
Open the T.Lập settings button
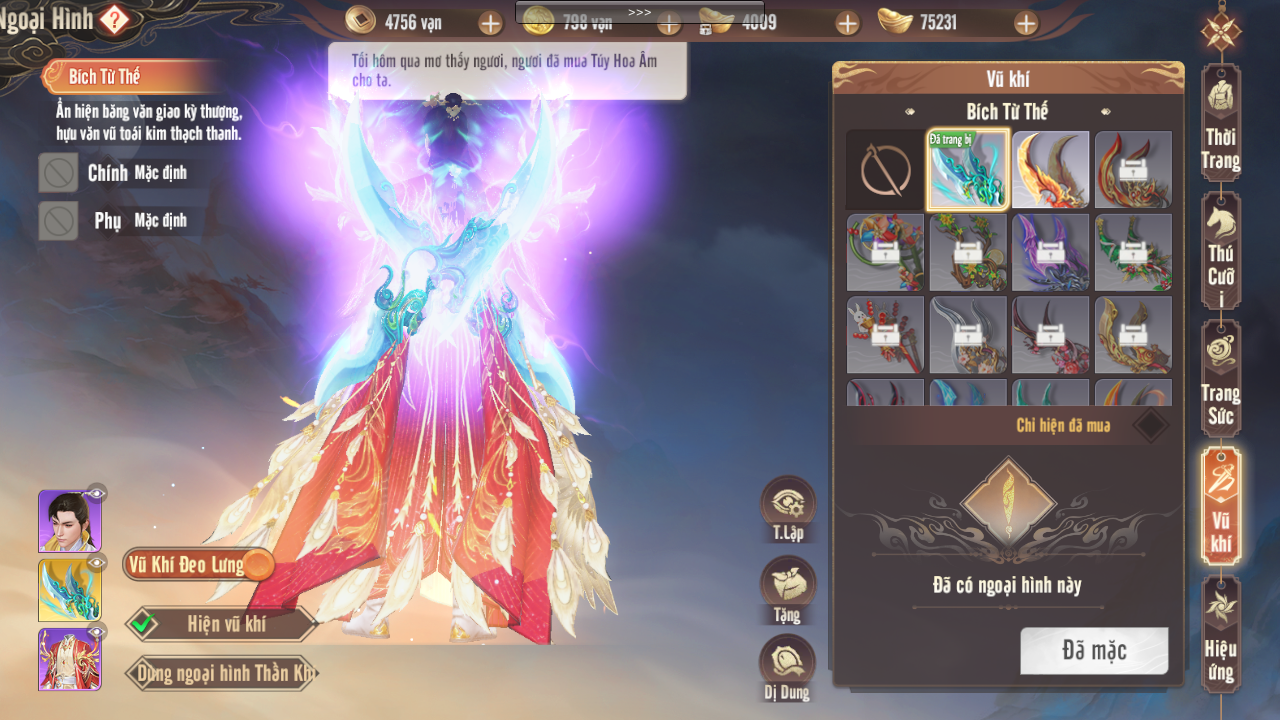click(x=788, y=505)
